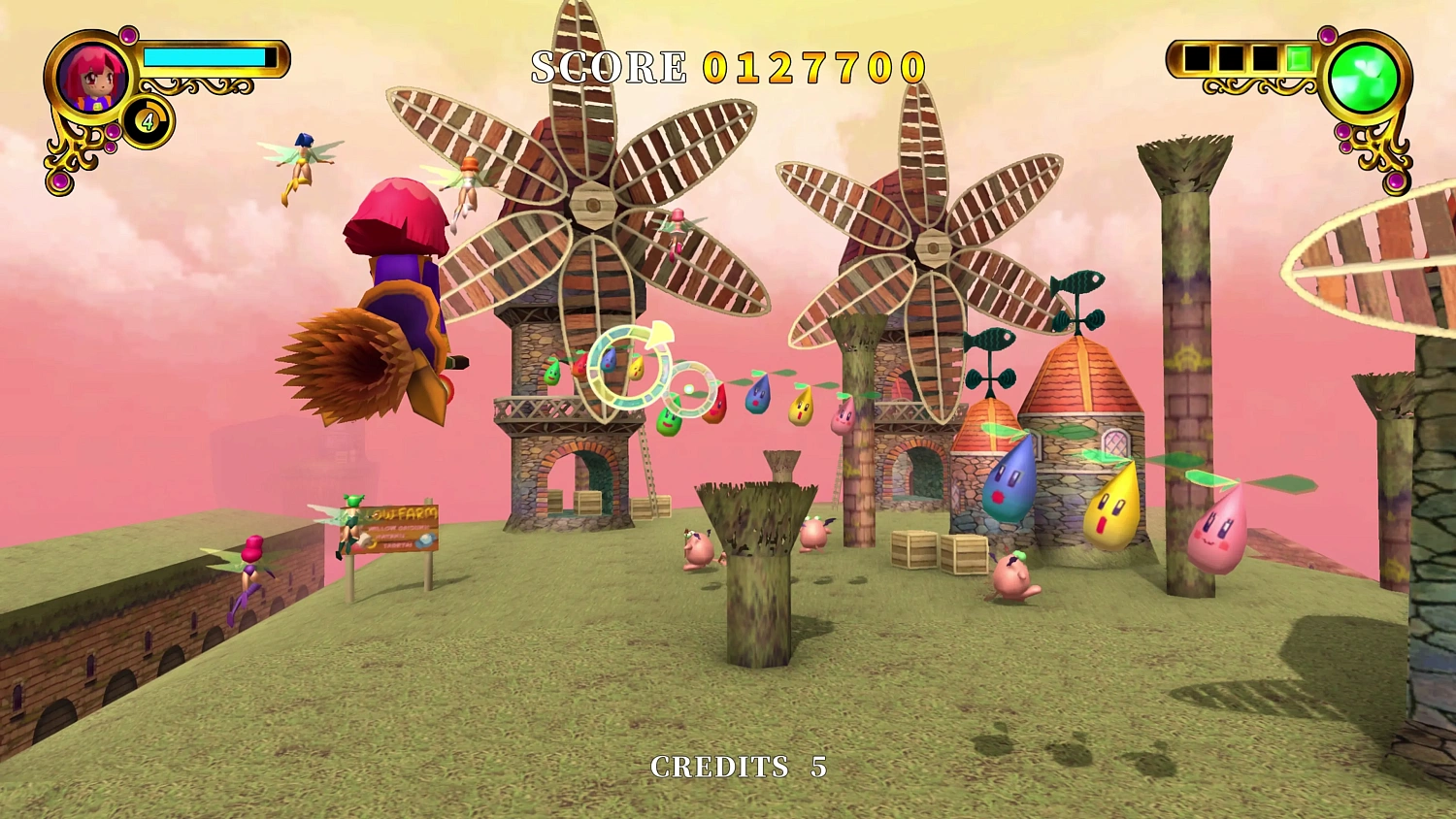This screenshot has width=1456, height=819.
Task: Click the yellow crescent moon on the FARM sign
Action: [373, 544]
